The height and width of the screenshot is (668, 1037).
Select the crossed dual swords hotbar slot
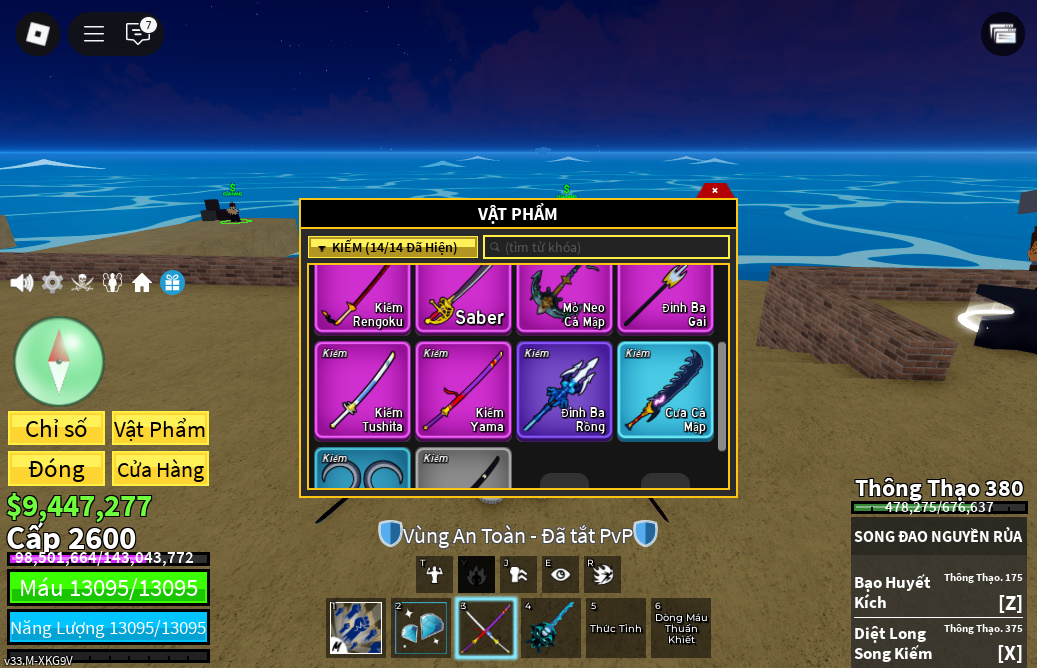[486, 628]
